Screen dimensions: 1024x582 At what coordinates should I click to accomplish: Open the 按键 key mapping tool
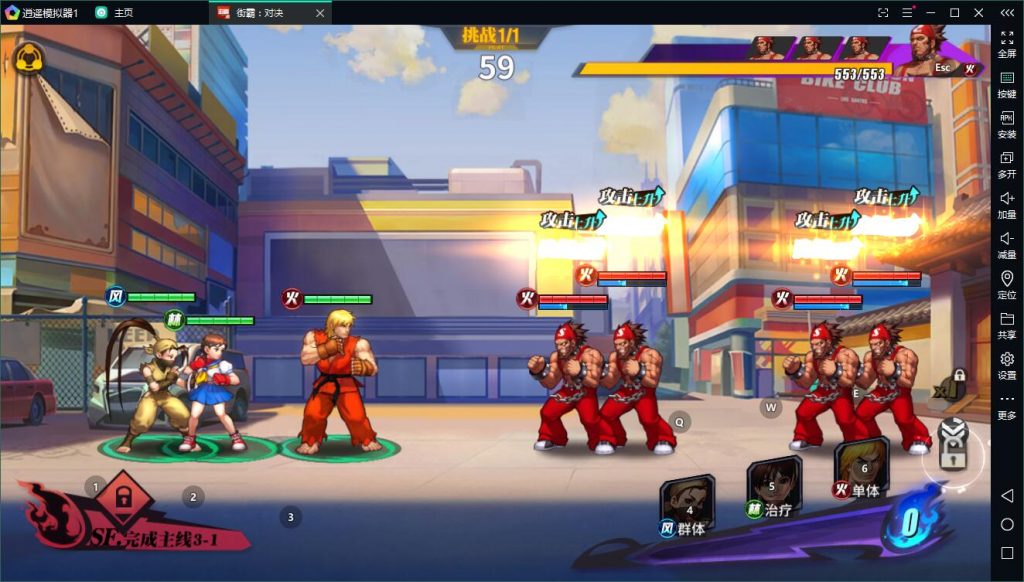(1007, 84)
